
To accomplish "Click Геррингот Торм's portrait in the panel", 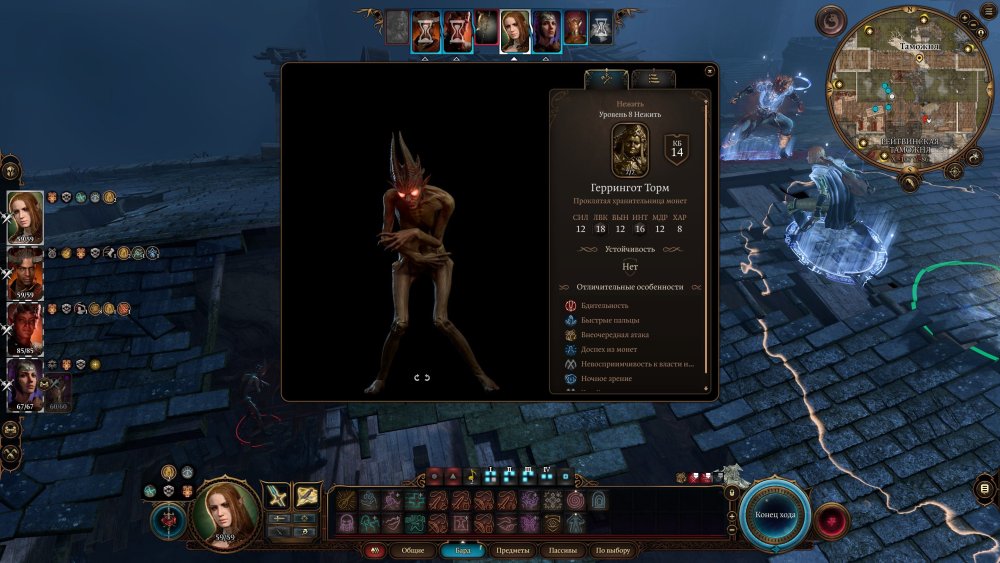I will [630, 149].
